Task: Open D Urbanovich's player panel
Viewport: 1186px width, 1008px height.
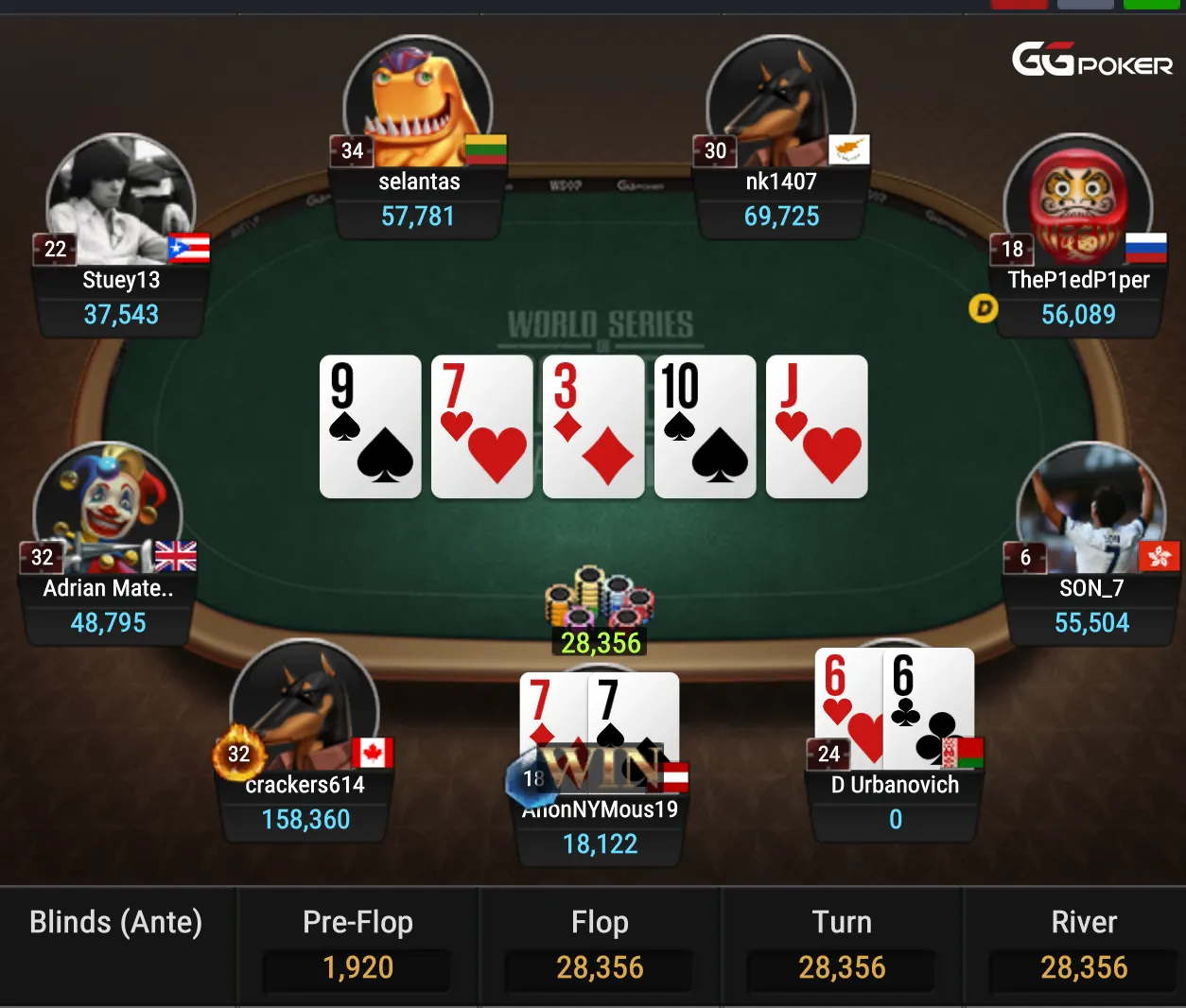Action: pyautogui.click(x=895, y=802)
